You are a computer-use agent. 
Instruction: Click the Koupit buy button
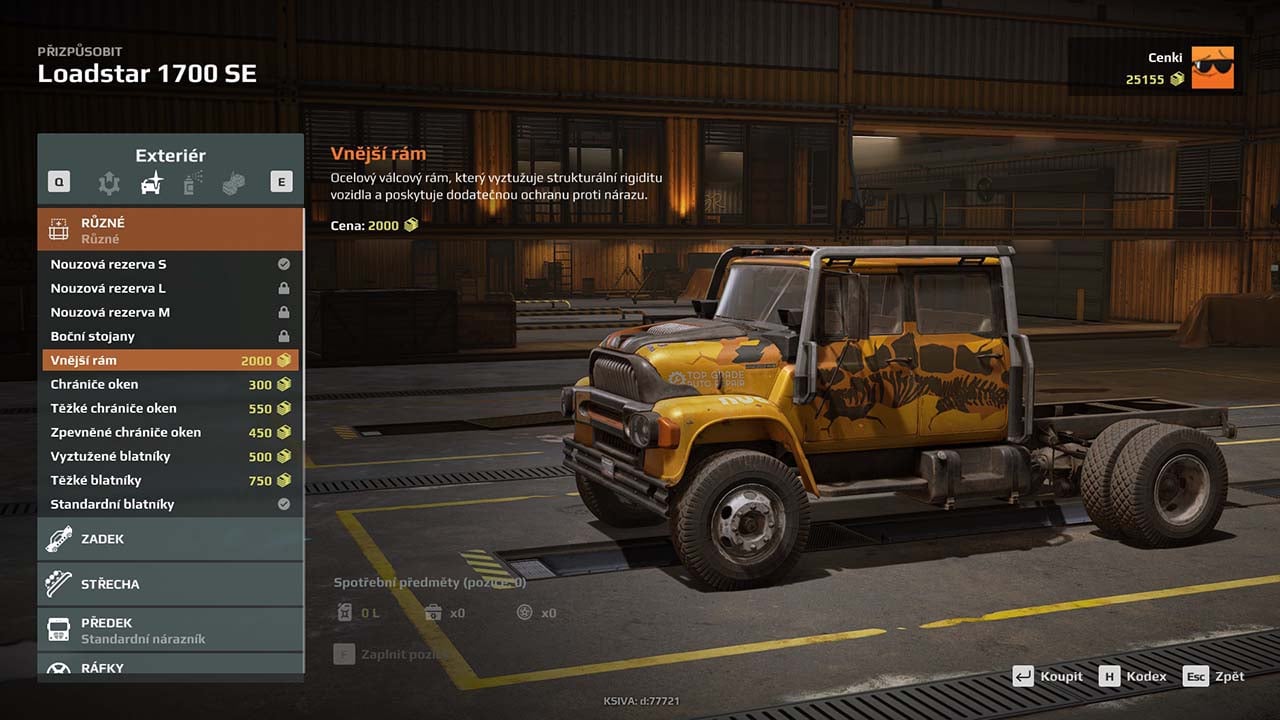tap(1048, 676)
